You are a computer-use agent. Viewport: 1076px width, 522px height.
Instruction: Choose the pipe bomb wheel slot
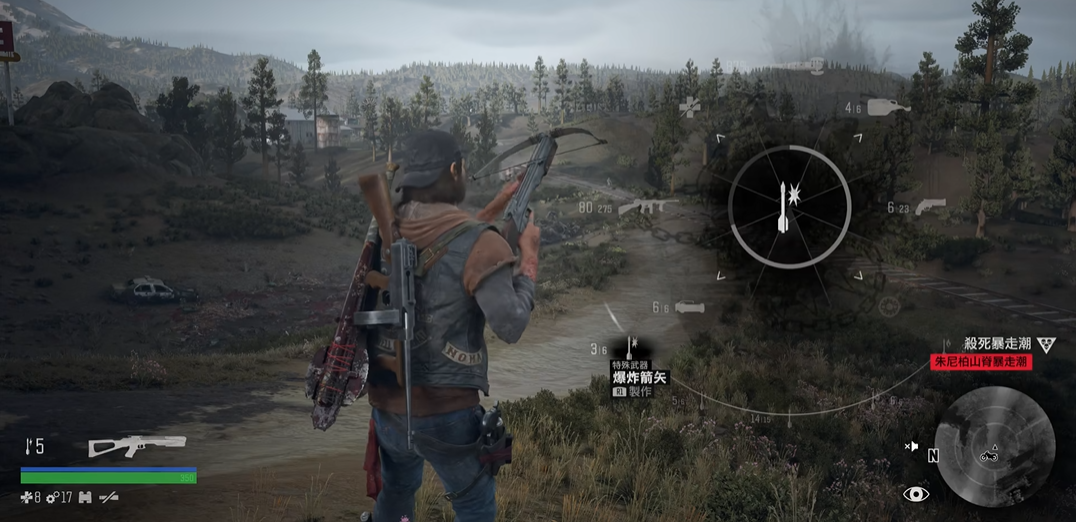691,307
